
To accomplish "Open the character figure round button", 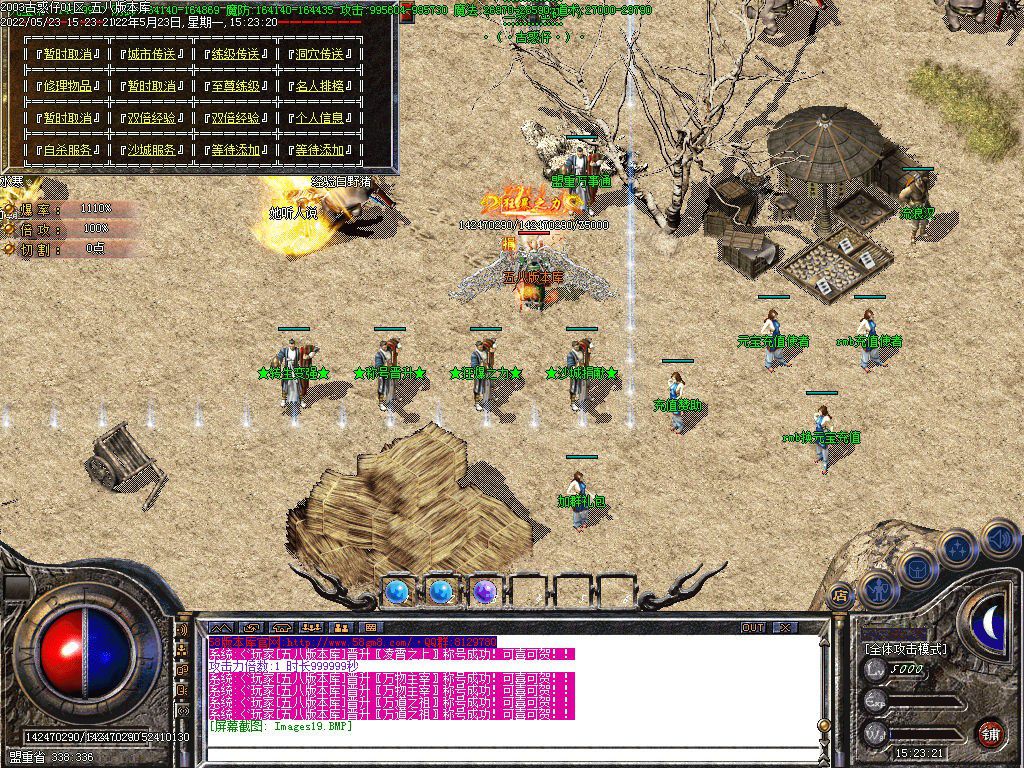I will [x=877, y=590].
